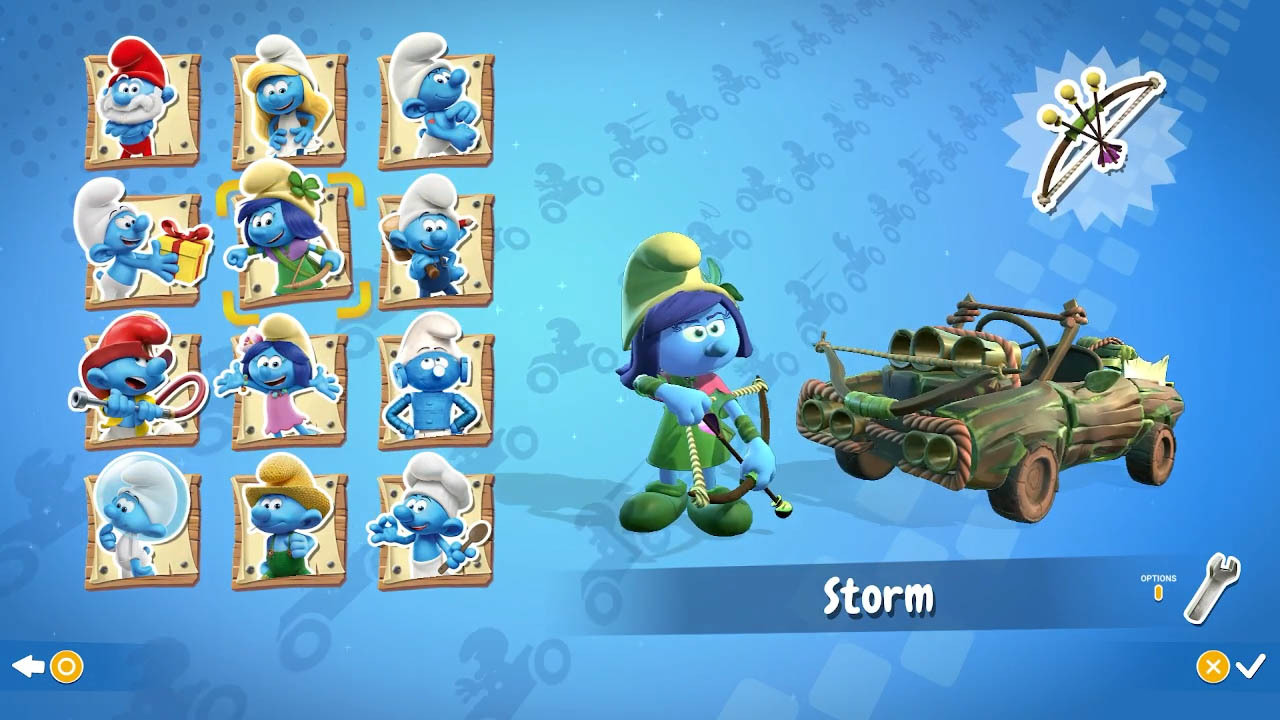Pick the flexing Hefty Smurf portrait
The width and height of the screenshot is (1280, 720).
[435, 105]
